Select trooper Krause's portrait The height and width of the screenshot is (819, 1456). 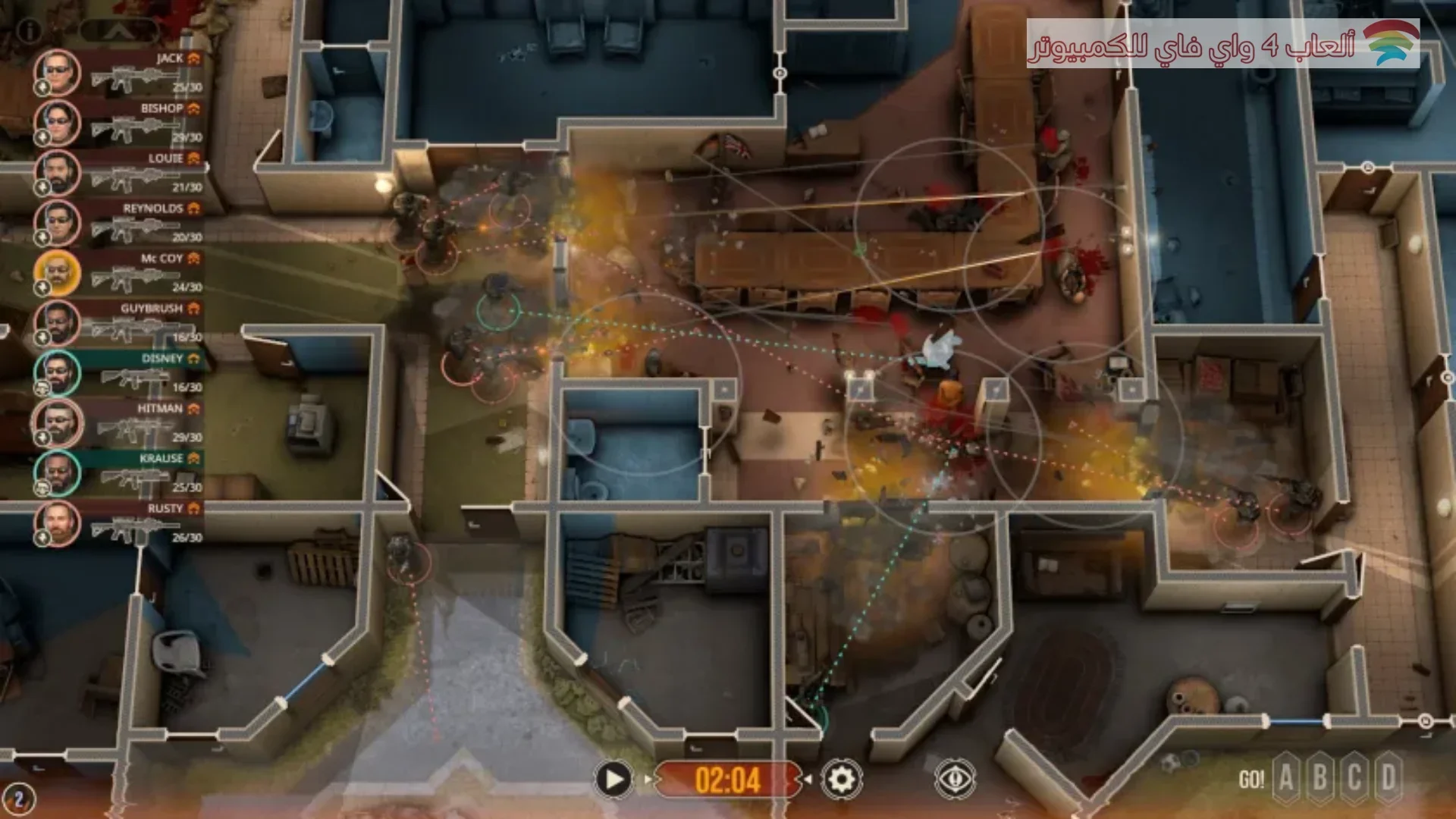[58, 472]
